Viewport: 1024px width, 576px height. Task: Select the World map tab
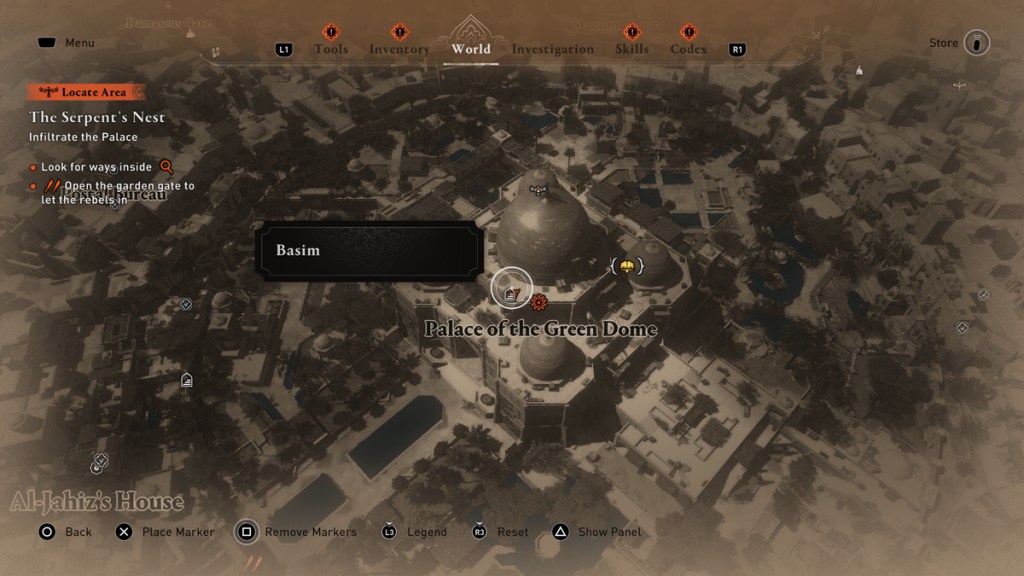471,48
